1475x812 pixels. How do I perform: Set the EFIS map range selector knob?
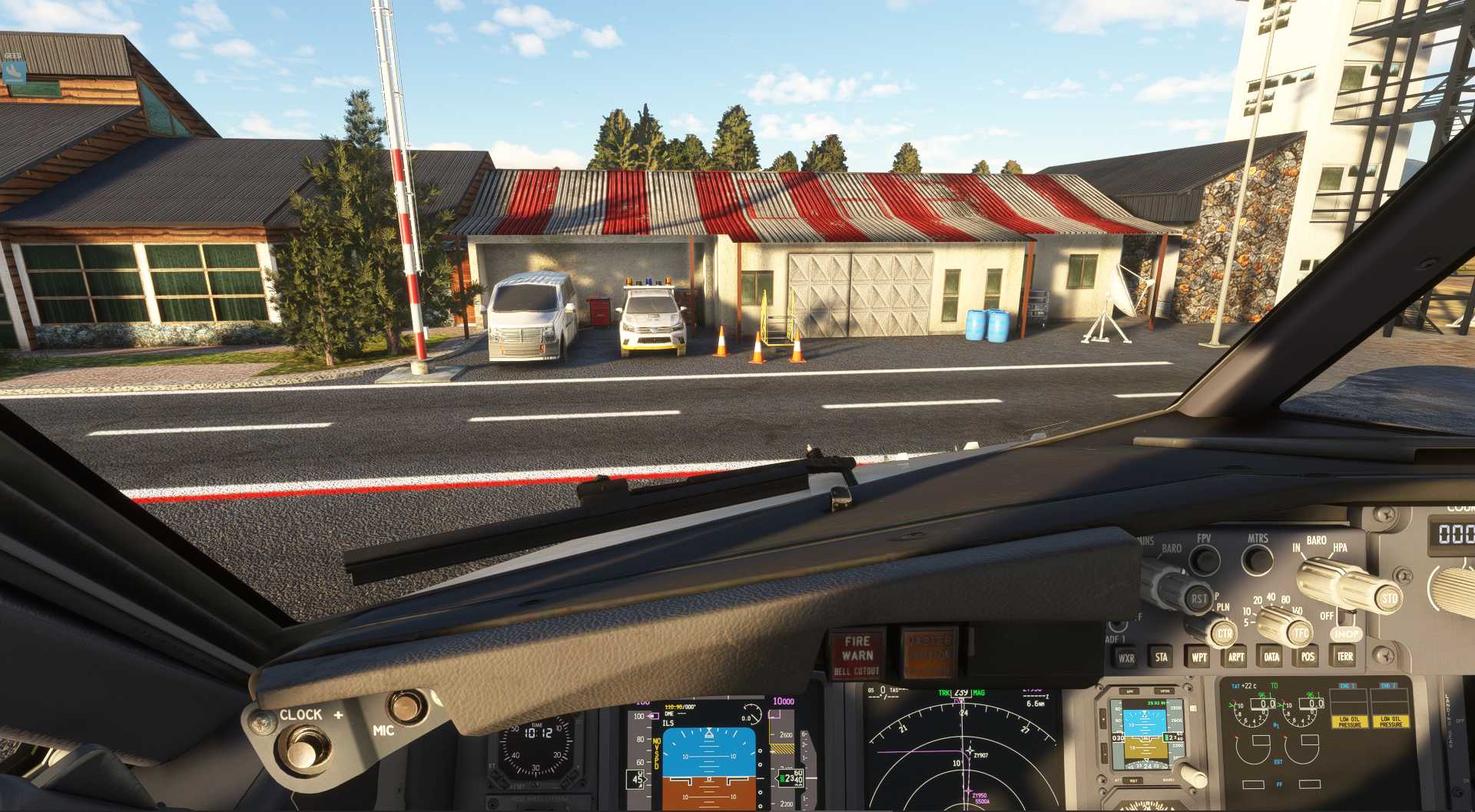[1275, 622]
